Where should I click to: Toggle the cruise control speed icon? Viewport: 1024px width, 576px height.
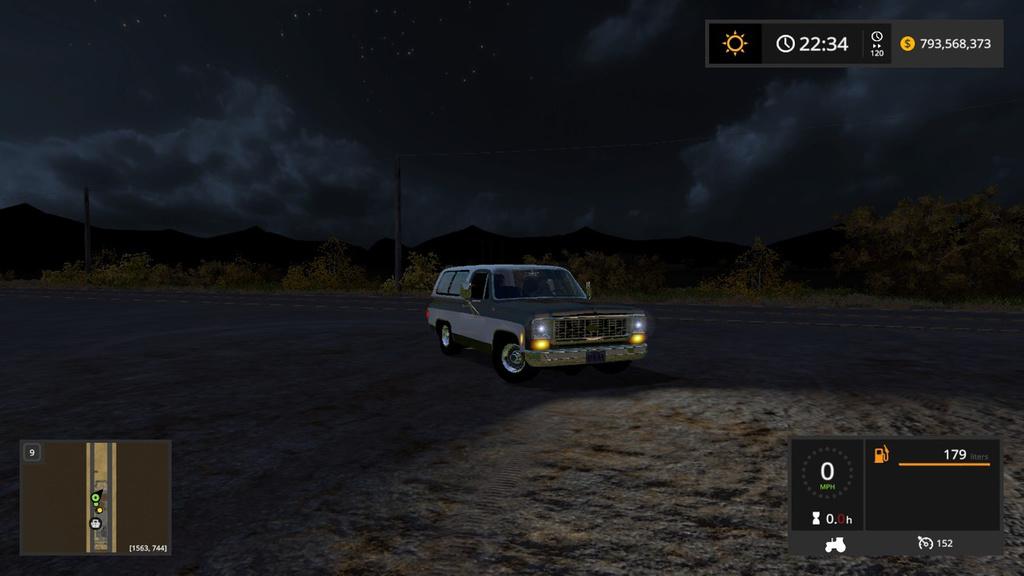[925, 543]
